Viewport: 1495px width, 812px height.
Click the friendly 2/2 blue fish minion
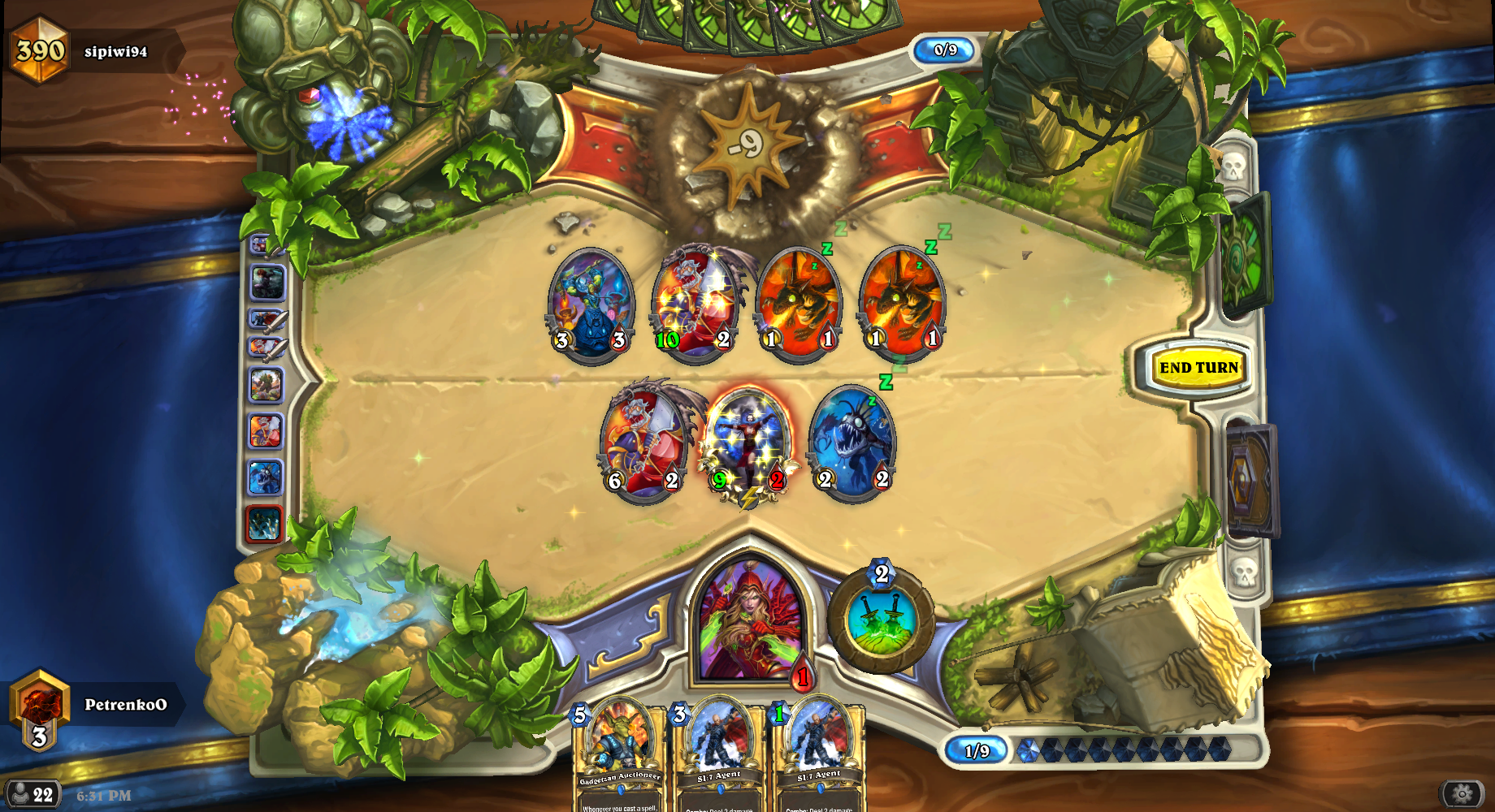coord(852,441)
